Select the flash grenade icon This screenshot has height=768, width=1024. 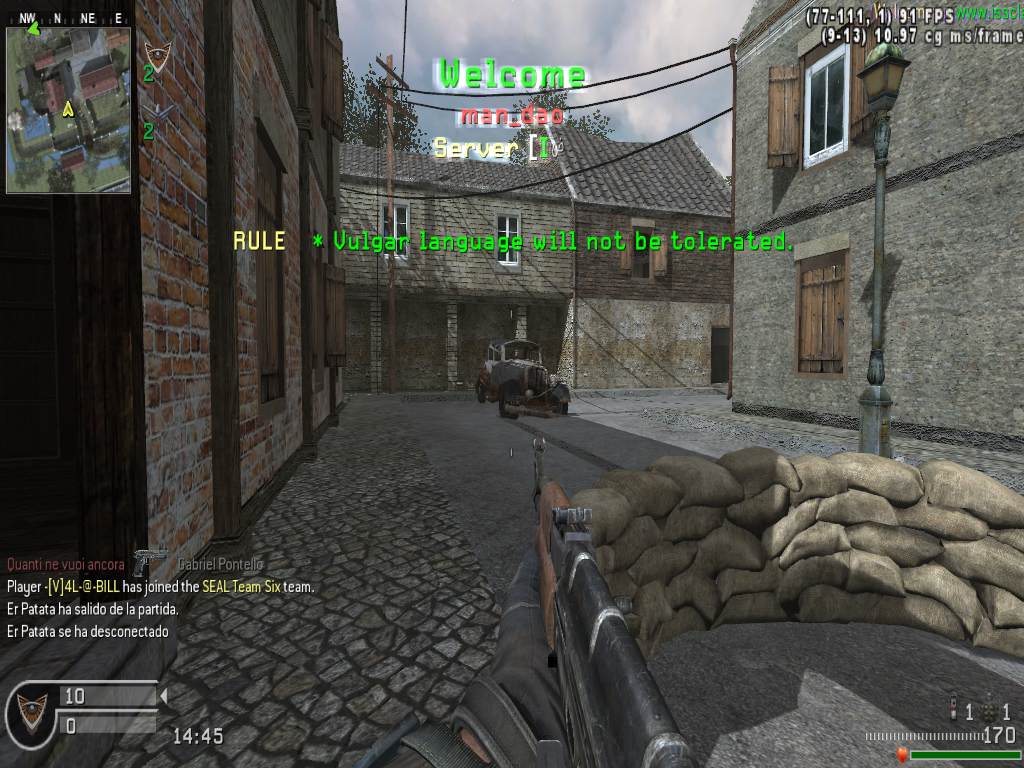(x=952, y=711)
